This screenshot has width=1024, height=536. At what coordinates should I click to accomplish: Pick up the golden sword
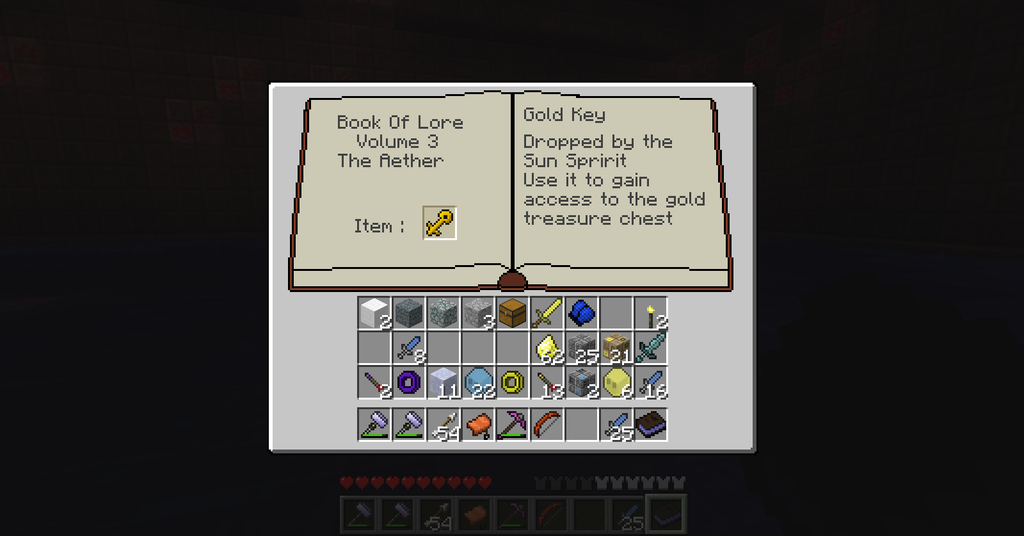click(x=546, y=313)
